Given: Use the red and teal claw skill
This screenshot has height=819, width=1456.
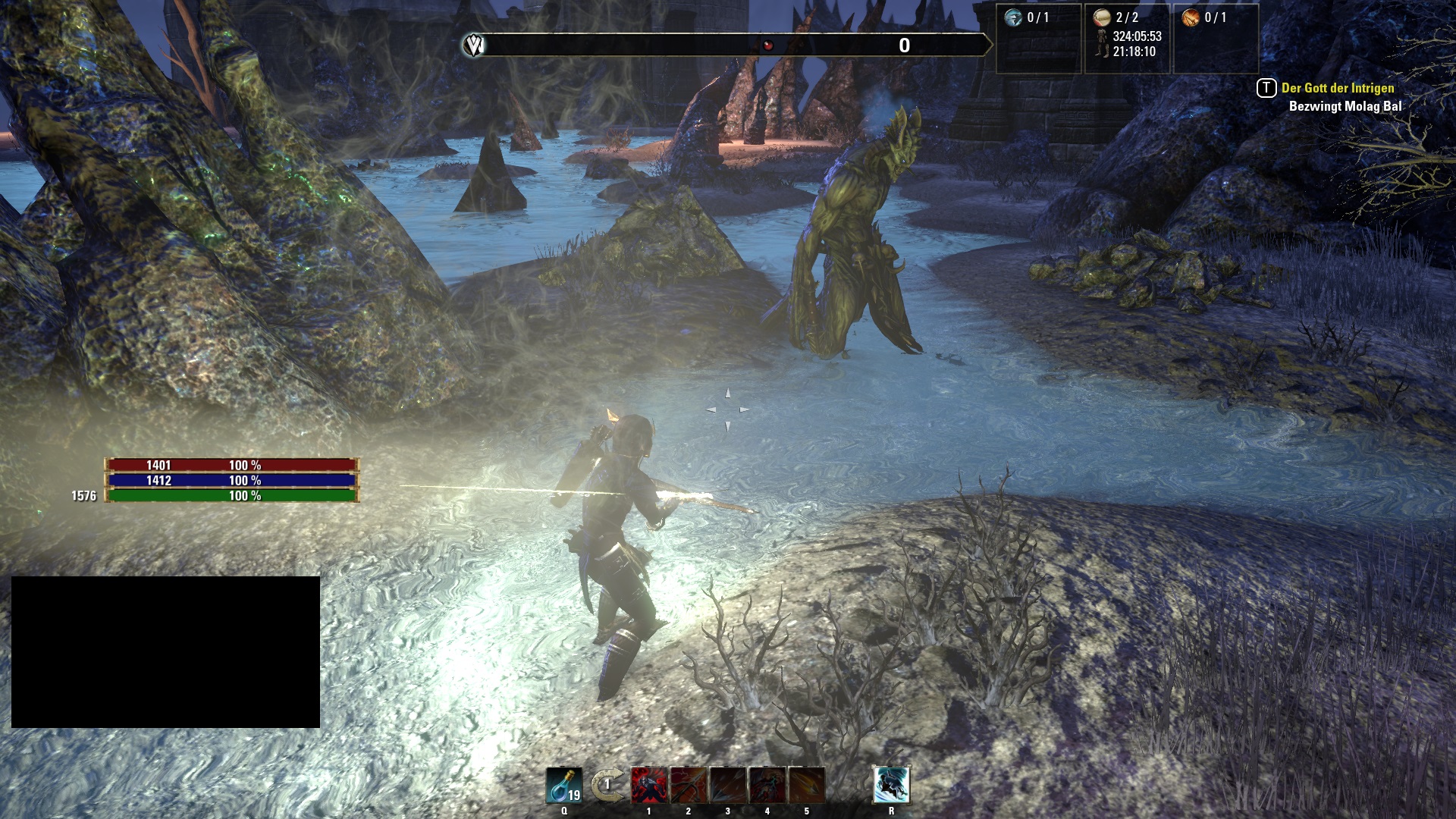Looking at the screenshot, I should [767, 786].
